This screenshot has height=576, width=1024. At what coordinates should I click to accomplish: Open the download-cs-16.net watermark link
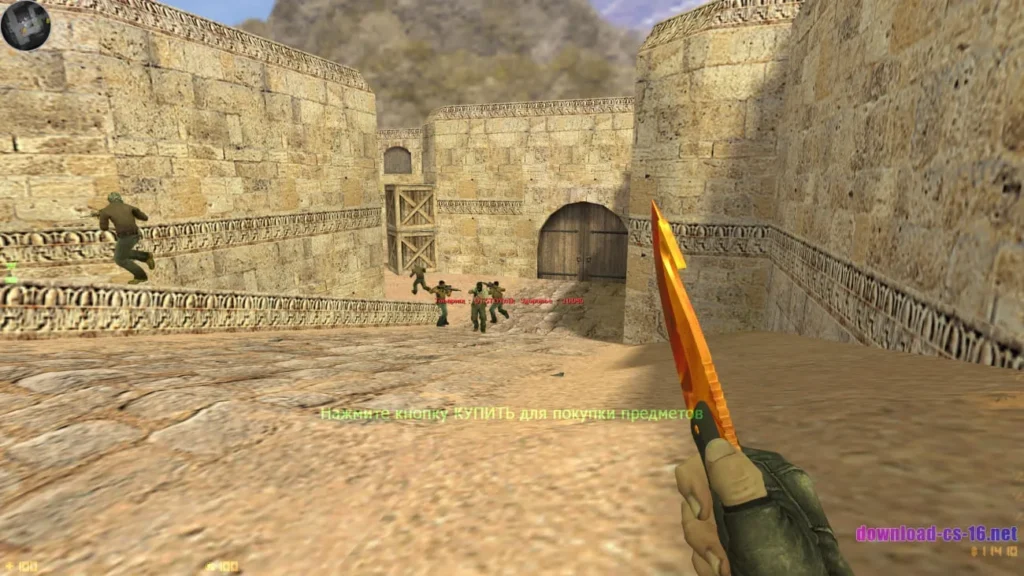click(x=935, y=533)
